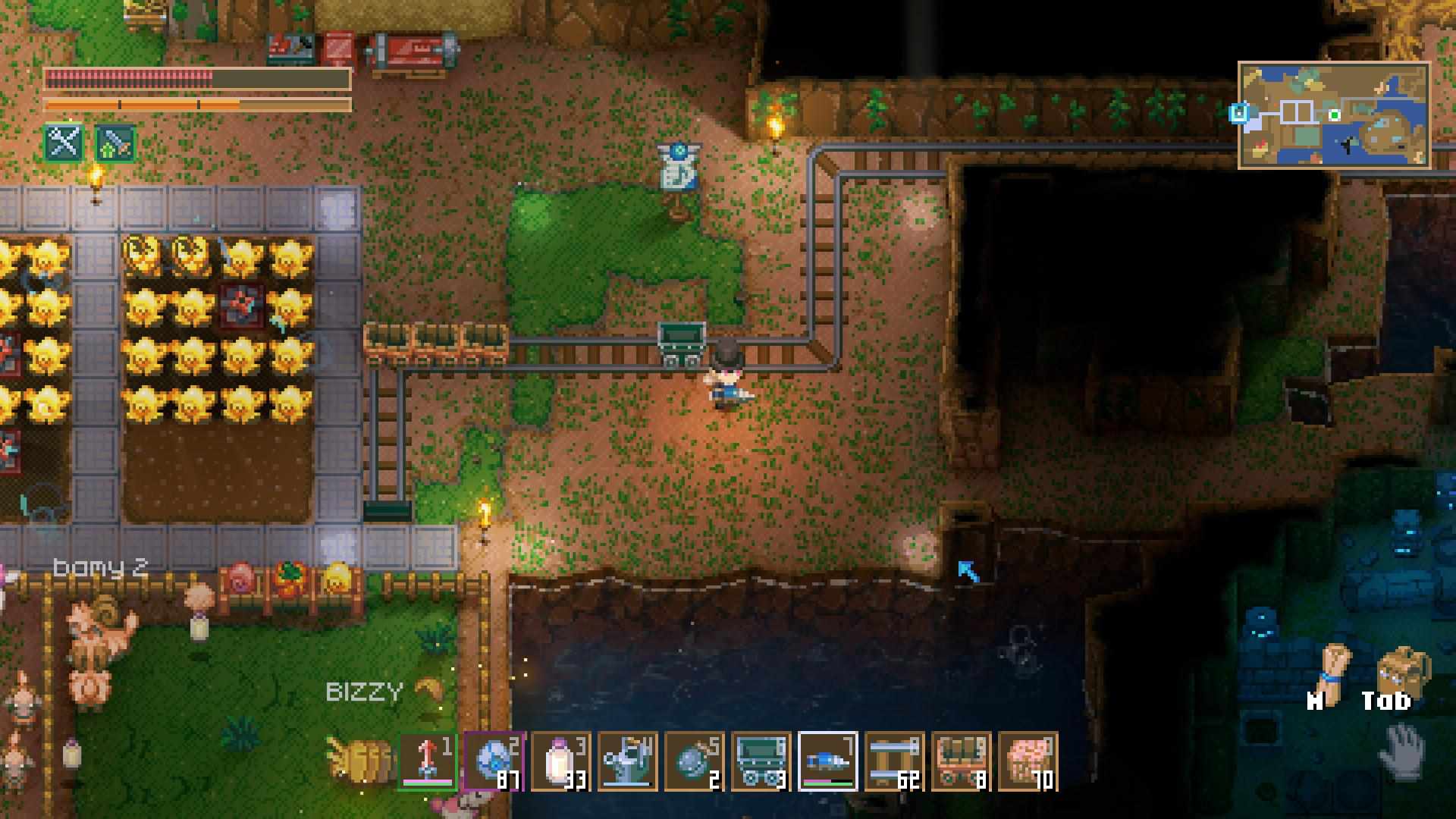Select the highlighted blue drill tool slot
This screenshot has height=819, width=1456.
[x=828, y=761]
